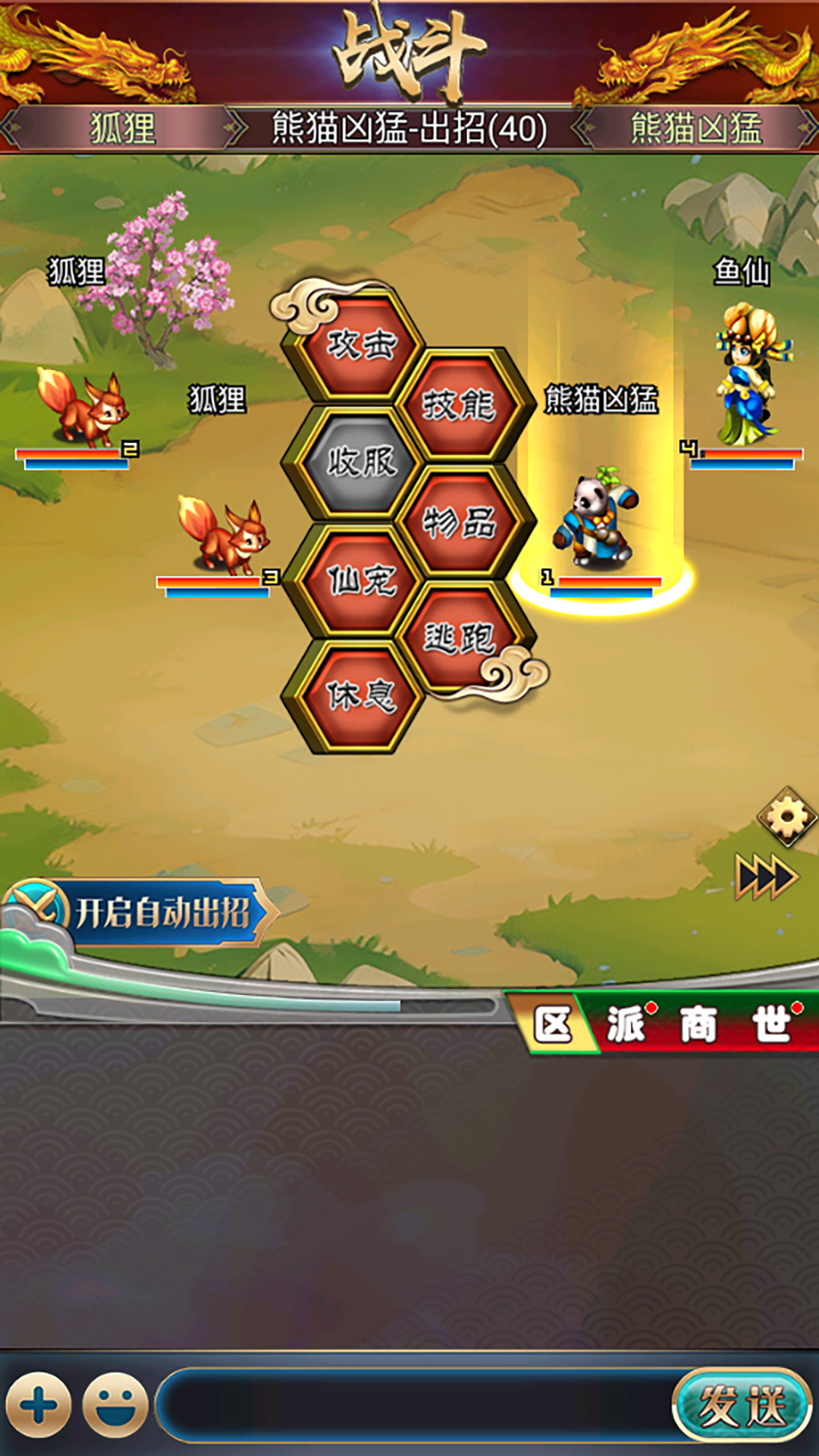Select the 休息 rest command

click(361, 695)
